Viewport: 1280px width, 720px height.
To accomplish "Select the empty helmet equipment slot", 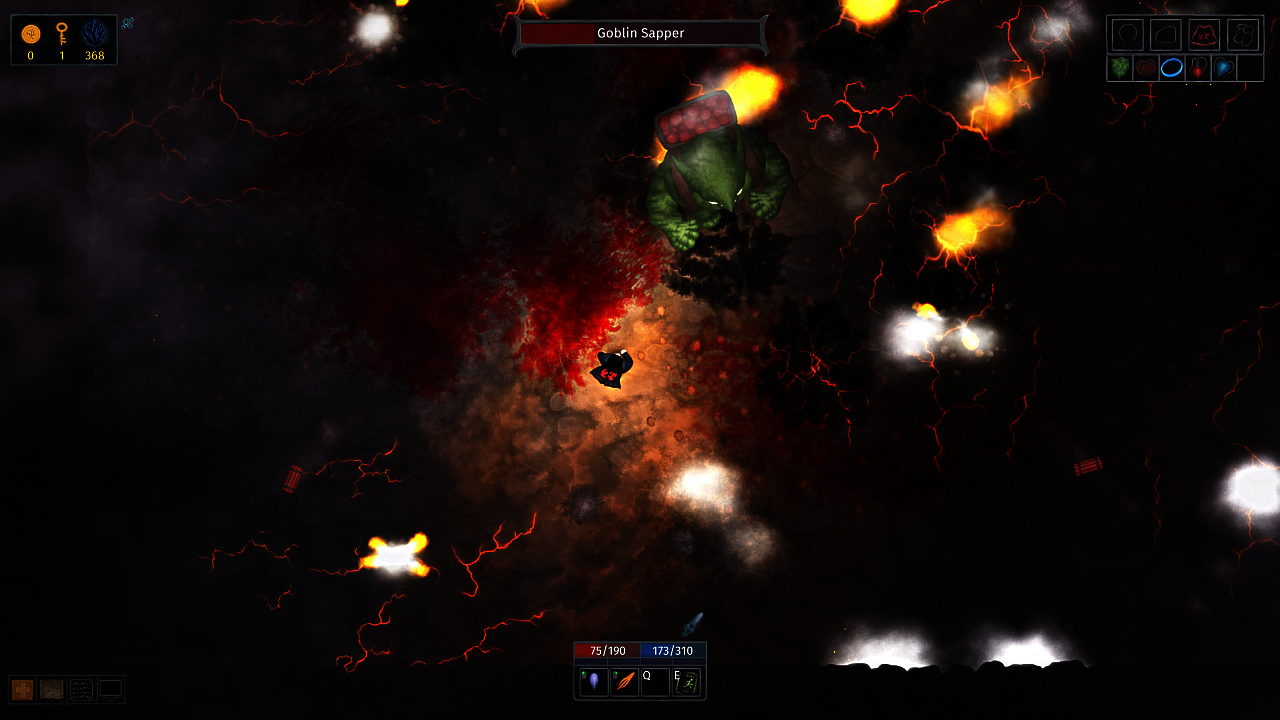I will [x=1126, y=35].
